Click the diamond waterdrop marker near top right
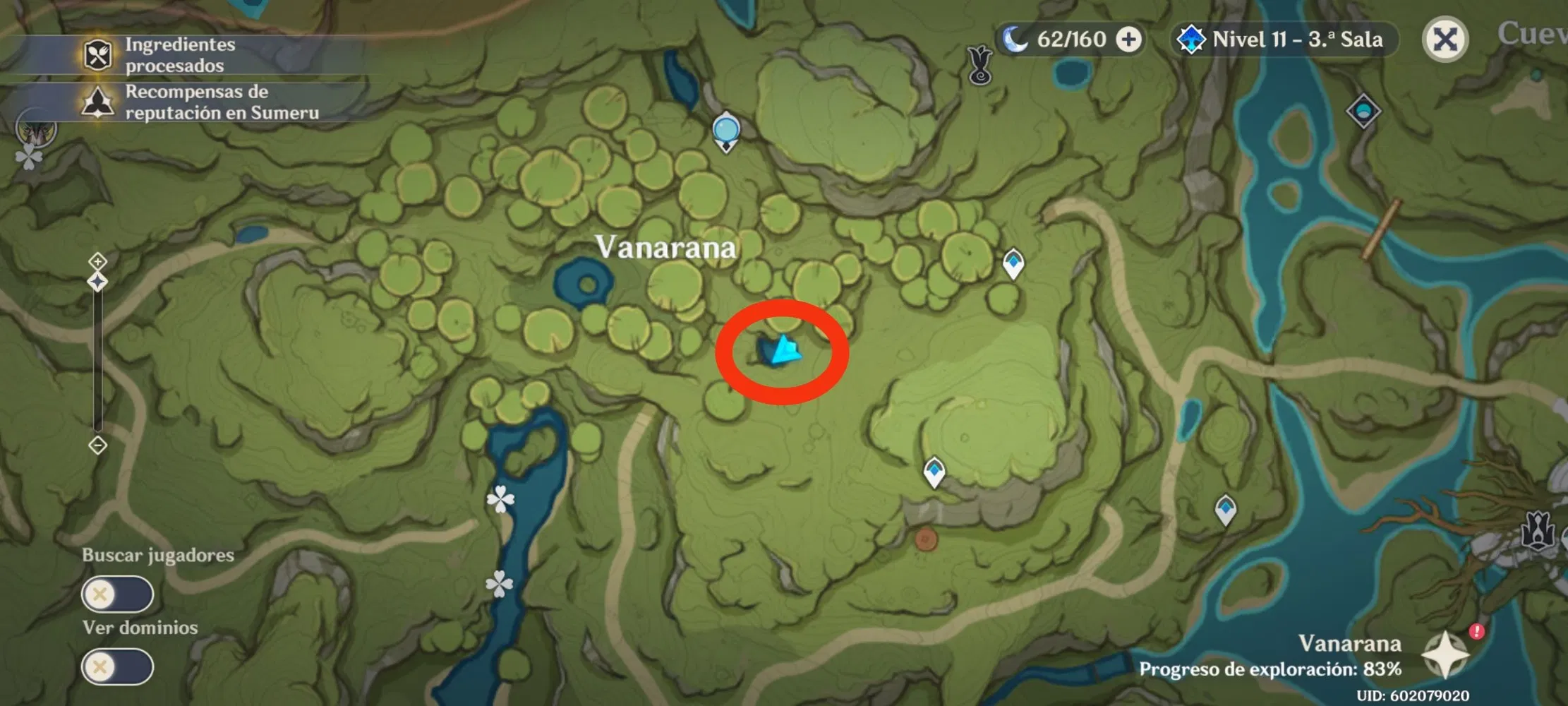Screen dimensions: 1568x706 (x=1365, y=109)
